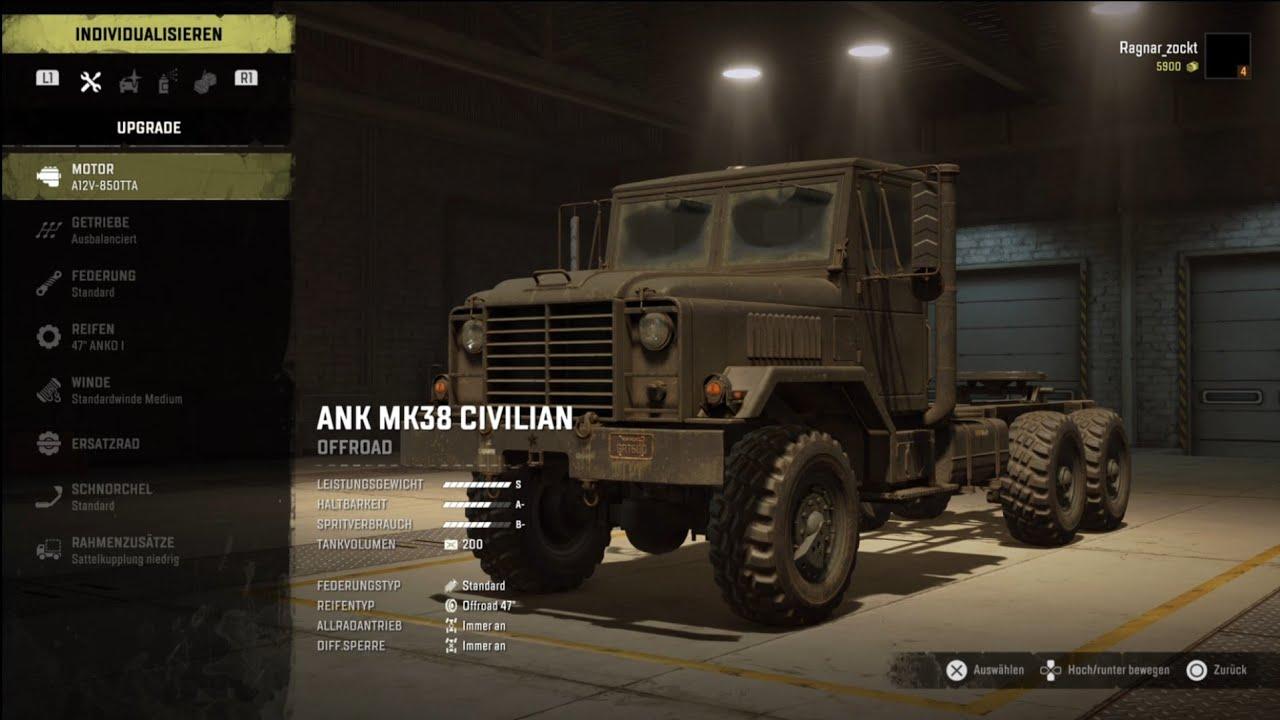Open the Getriebe upgrade option
1280x720 pixels.
(147, 230)
